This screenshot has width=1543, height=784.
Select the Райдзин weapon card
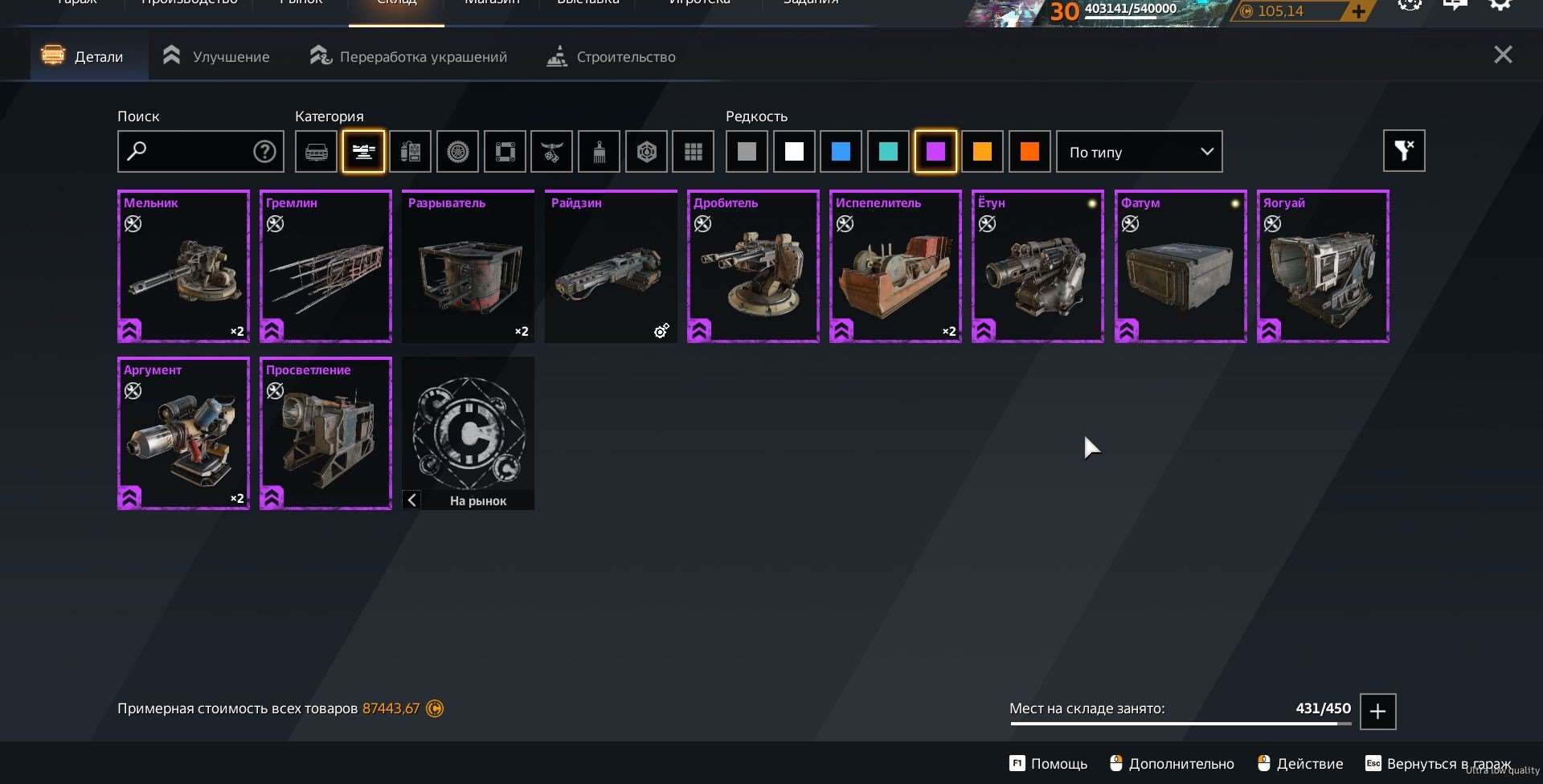tap(611, 266)
